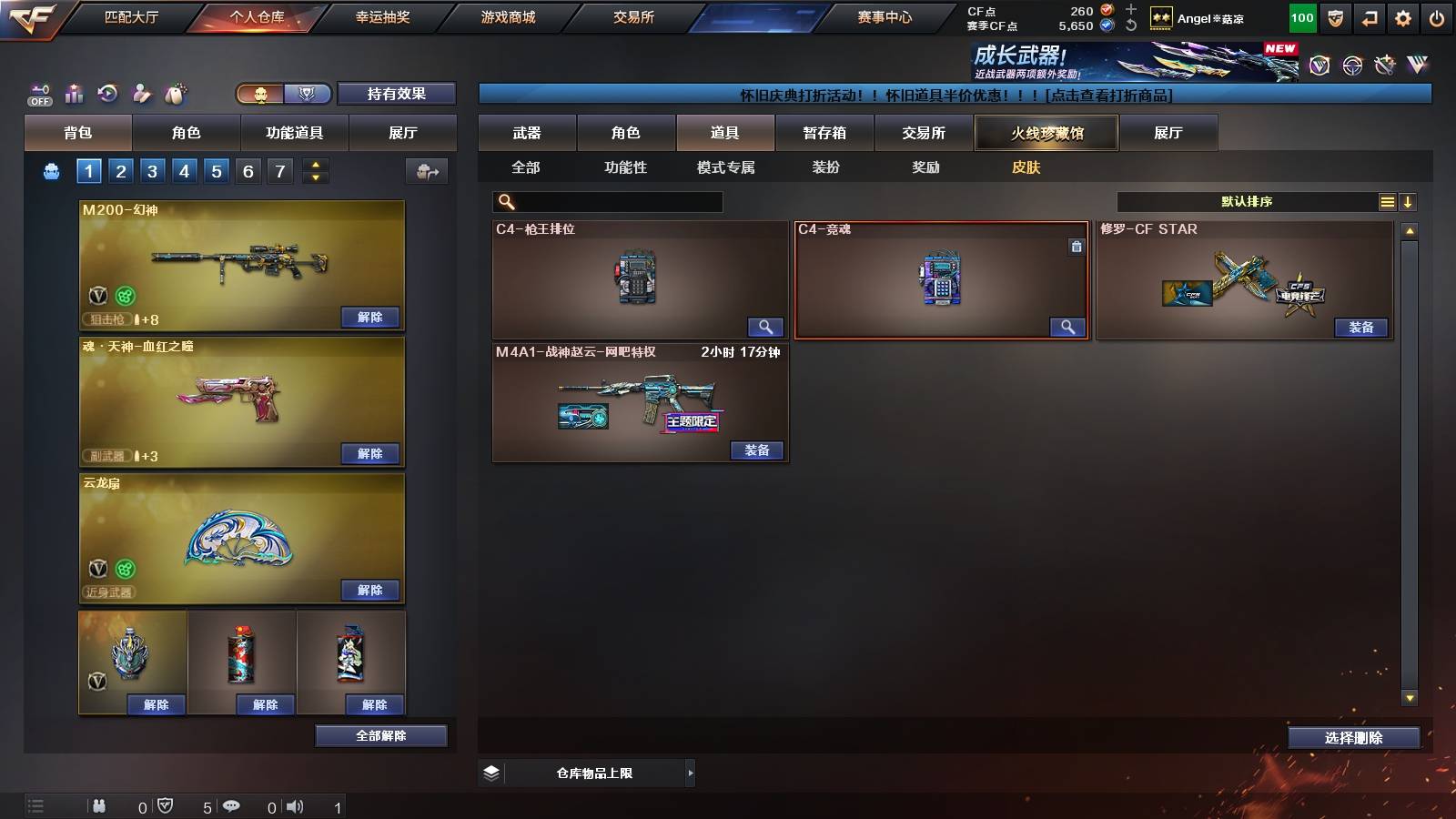
Task: Click the magnifier icon on C4-枪王排位
Action: click(766, 326)
